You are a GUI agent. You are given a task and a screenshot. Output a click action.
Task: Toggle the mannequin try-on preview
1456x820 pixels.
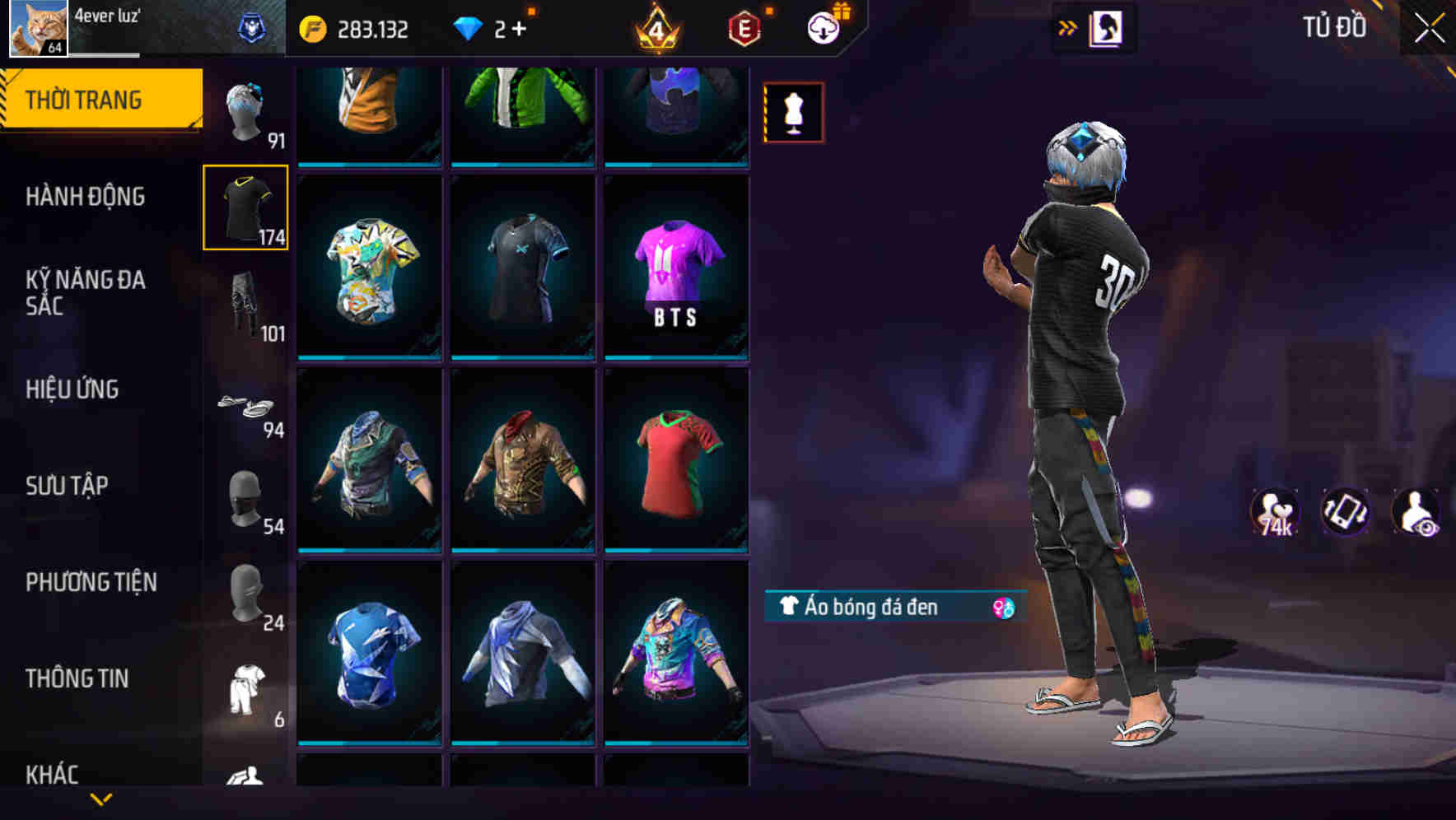pyautogui.click(x=792, y=112)
